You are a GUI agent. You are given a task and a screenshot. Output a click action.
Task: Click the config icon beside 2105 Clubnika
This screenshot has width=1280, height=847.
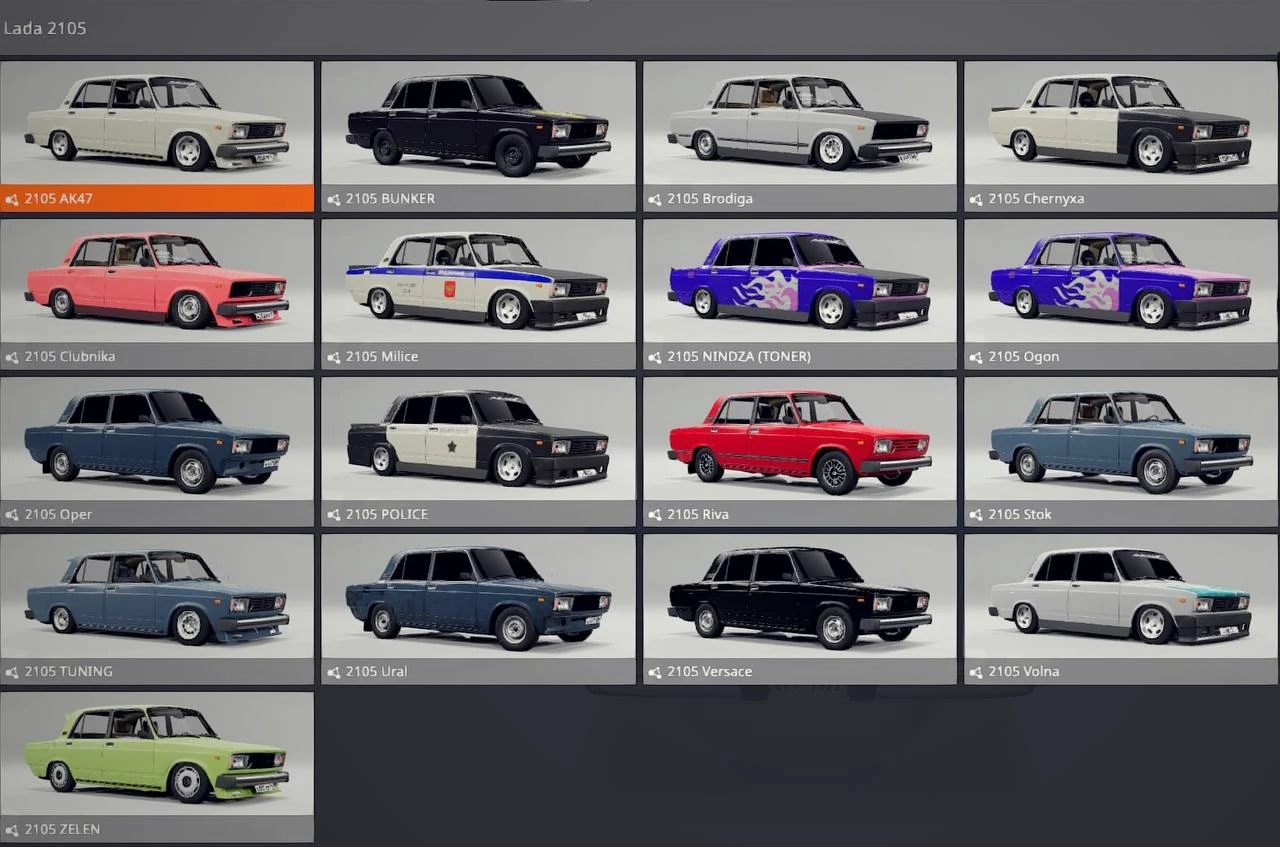(12, 356)
